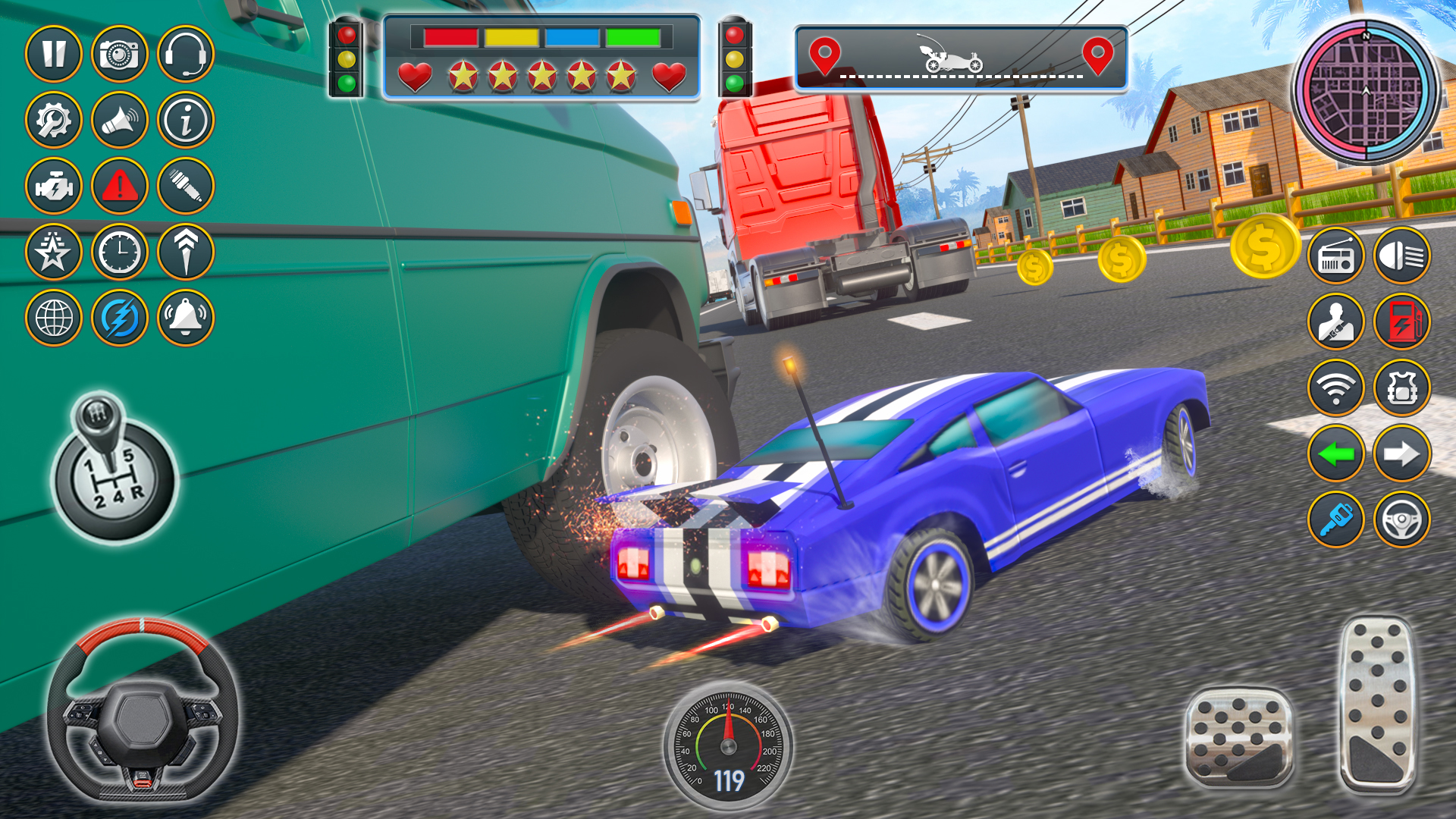1456x819 pixels.
Task: Start the engine with the blue key icon
Action: pos(1337,520)
